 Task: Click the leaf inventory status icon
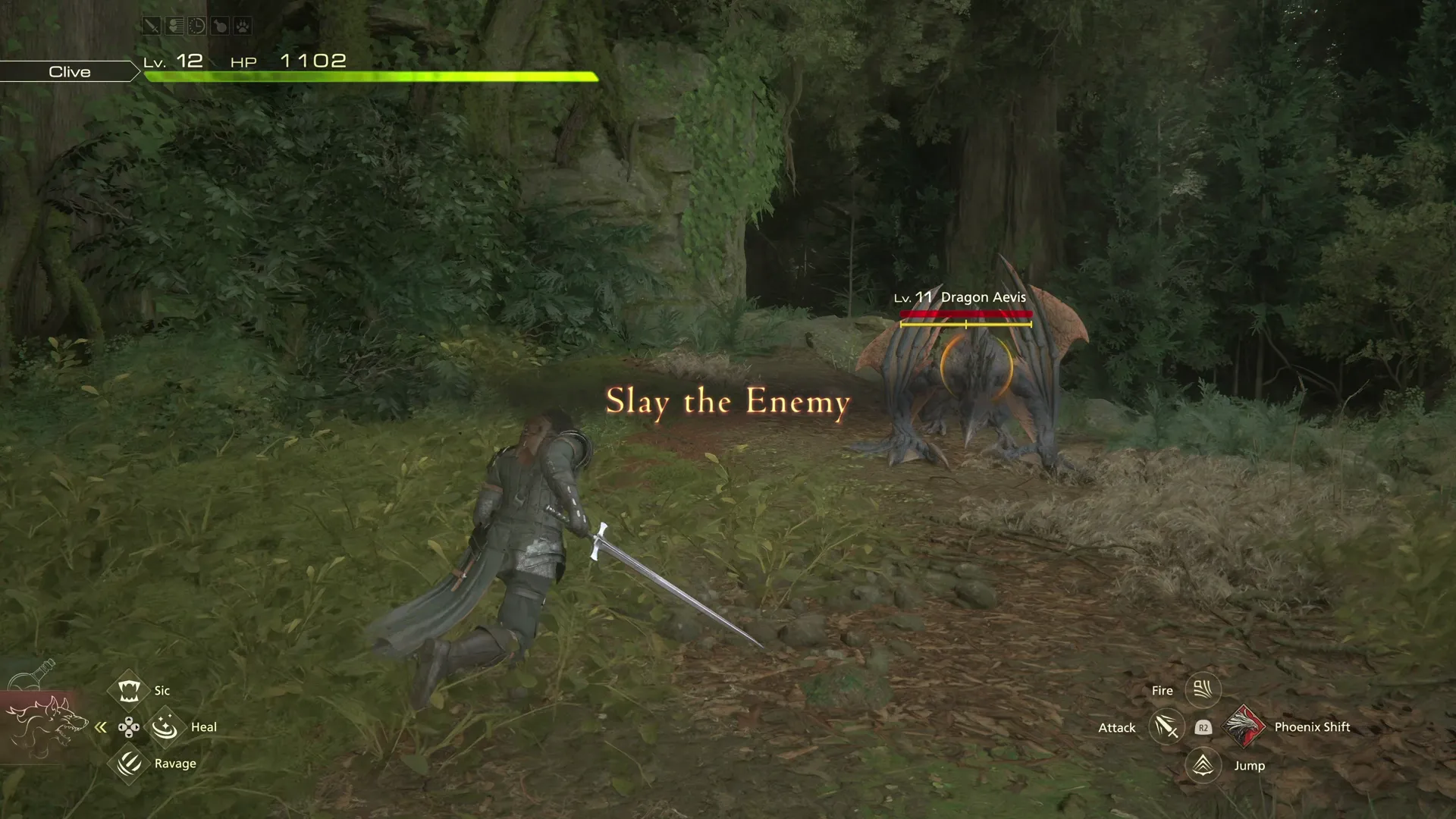174,25
